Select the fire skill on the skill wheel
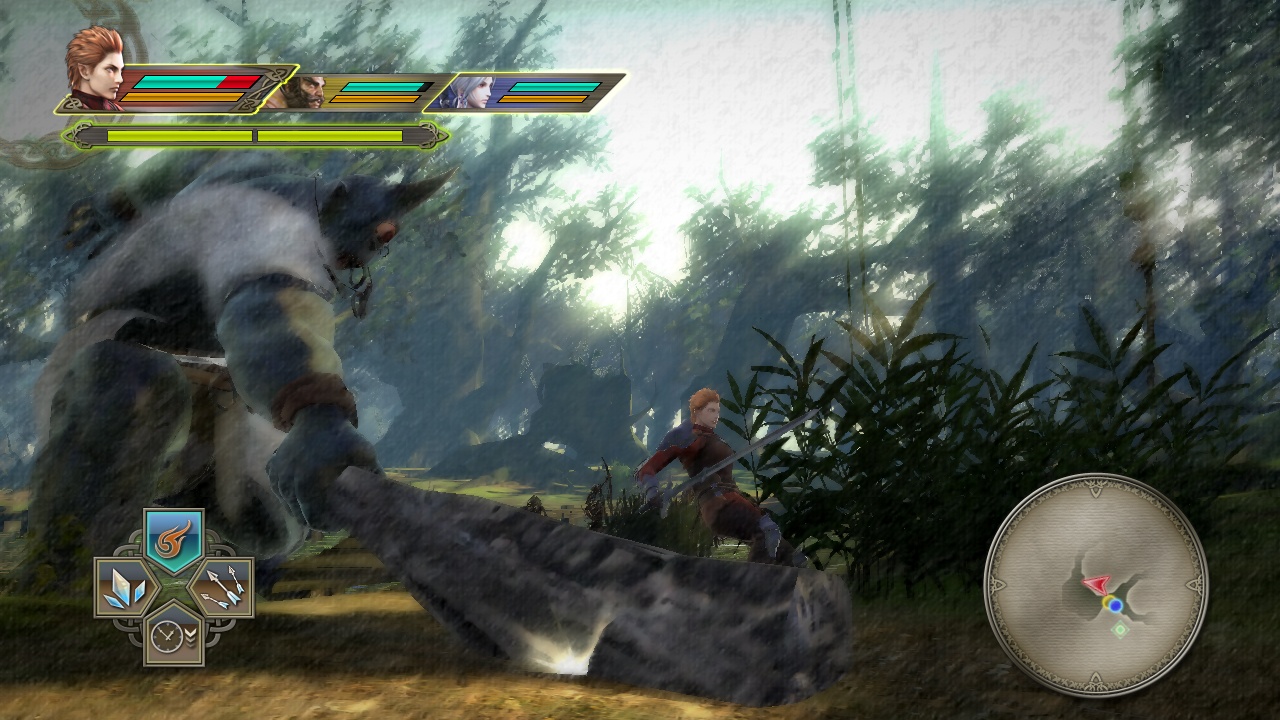Viewport: 1280px width, 720px height. click(x=171, y=537)
